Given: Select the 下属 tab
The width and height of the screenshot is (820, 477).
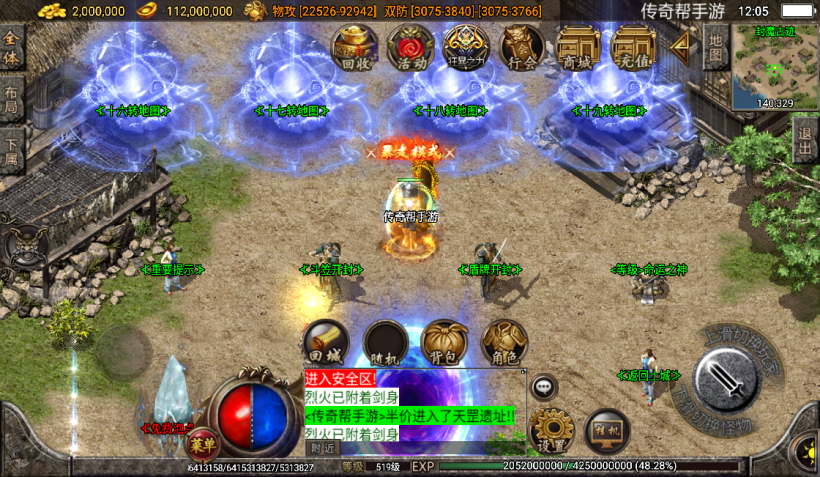Looking at the screenshot, I should [12, 152].
